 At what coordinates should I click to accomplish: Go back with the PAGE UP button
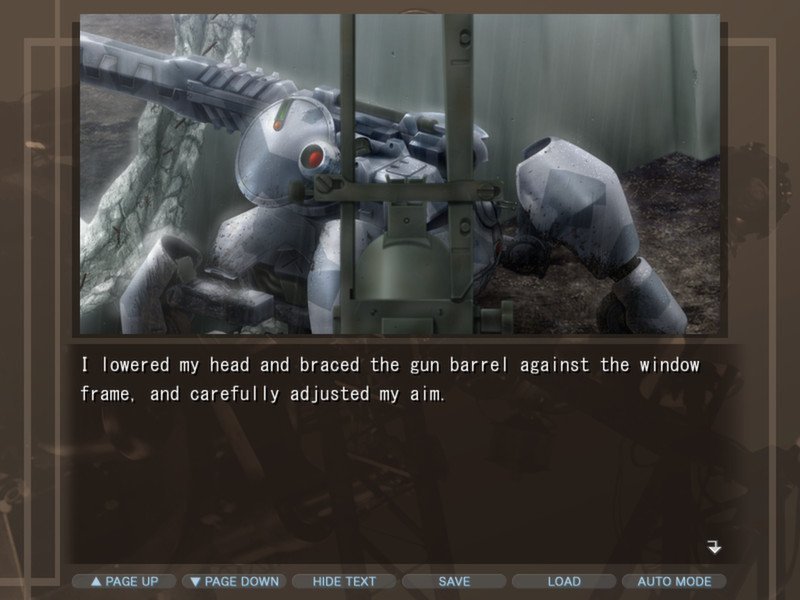pos(124,581)
